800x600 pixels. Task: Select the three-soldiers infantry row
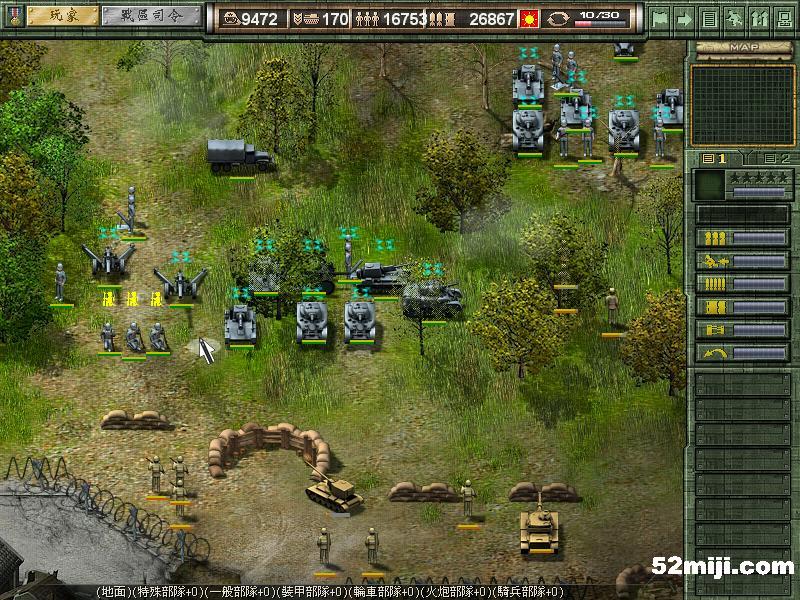tap(742, 238)
